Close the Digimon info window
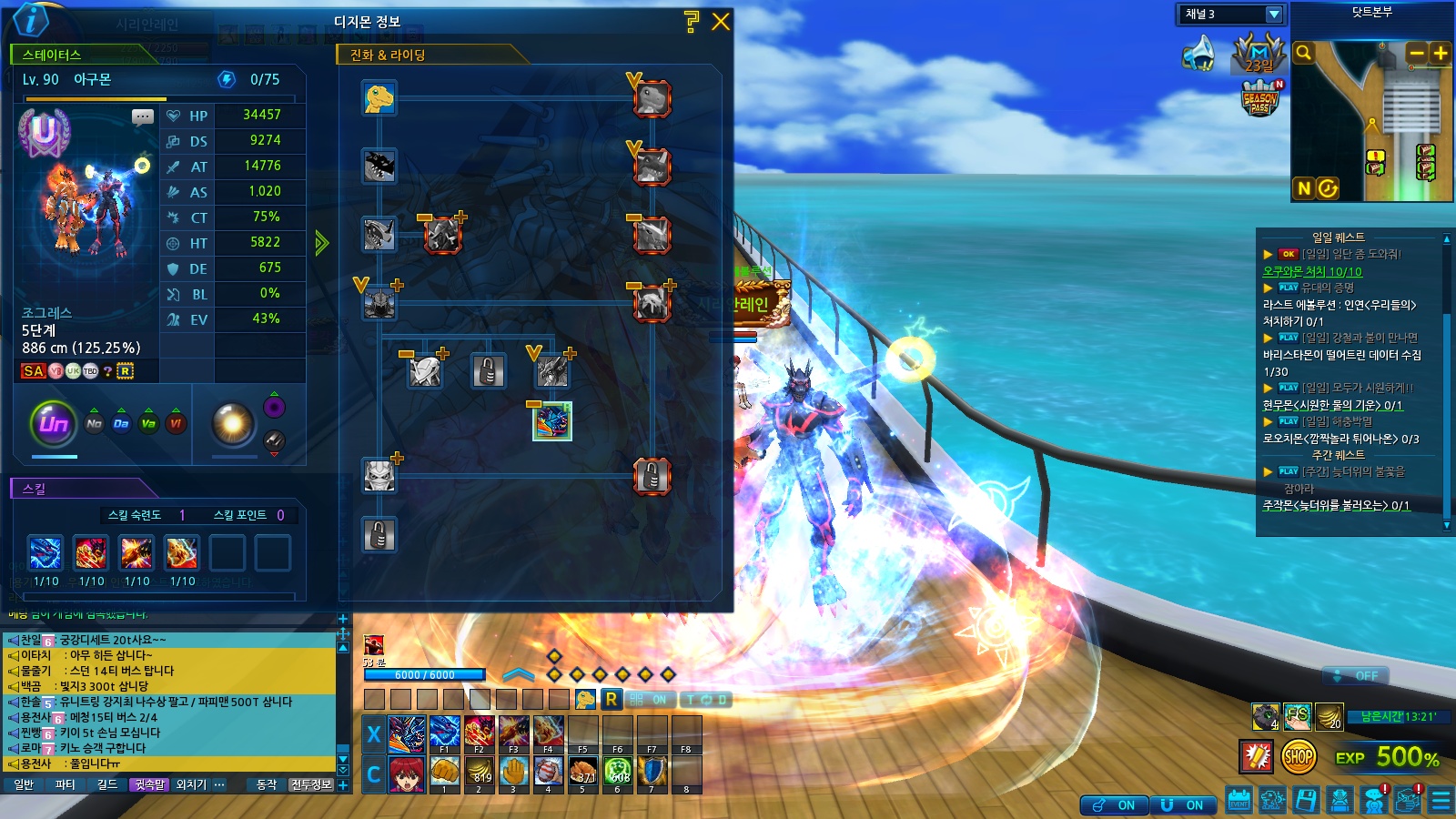 (x=721, y=22)
